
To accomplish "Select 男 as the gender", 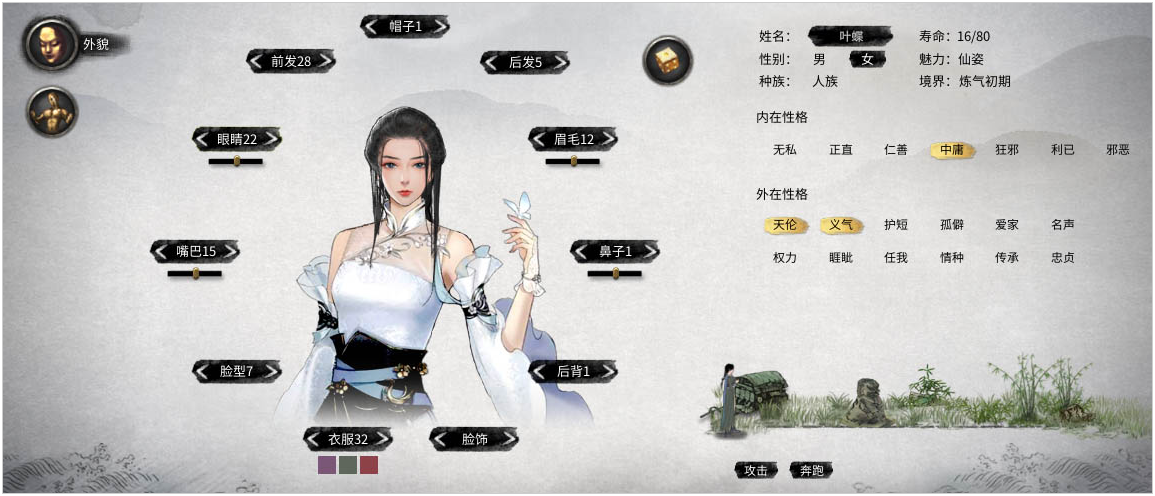I will click(820, 59).
